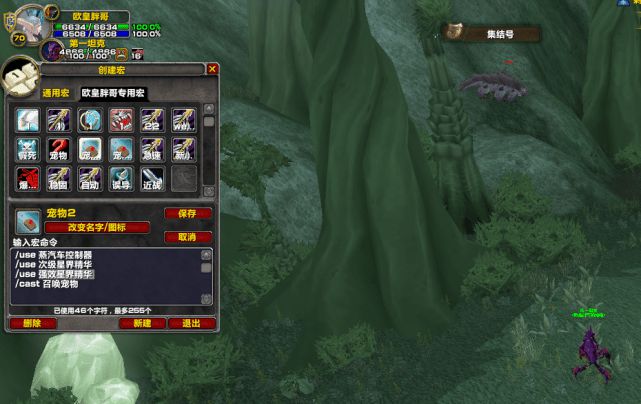Save the macro with the 保存 button
Viewport: 641px width, 404px height.
click(187, 213)
